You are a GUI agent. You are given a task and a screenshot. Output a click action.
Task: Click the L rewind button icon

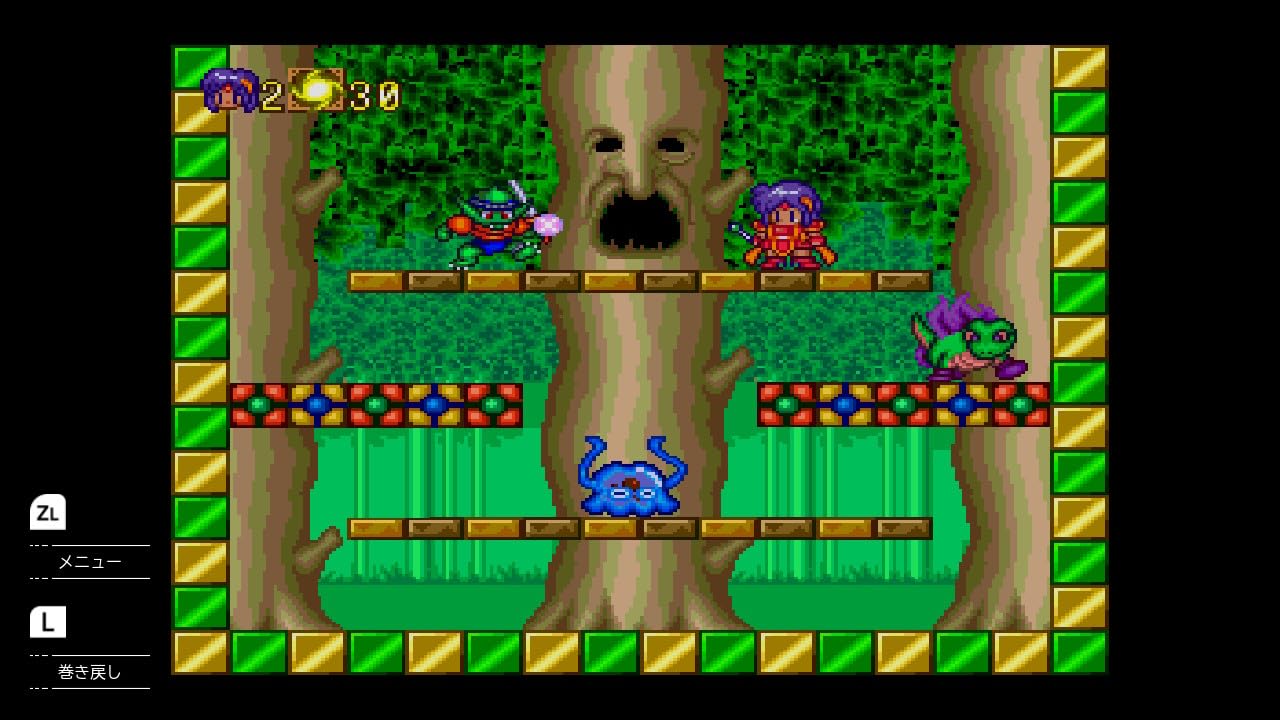pyautogui.click(x=48, y=623)
